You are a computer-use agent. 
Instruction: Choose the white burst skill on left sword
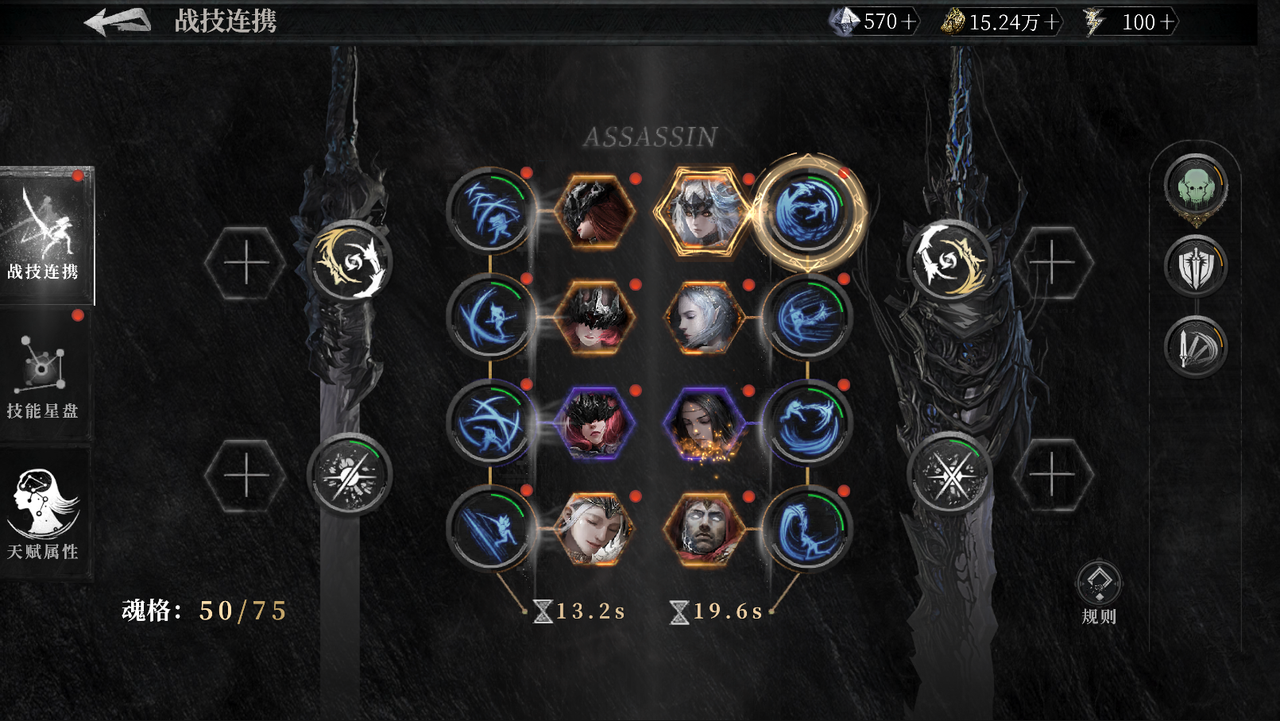click(349, 475)
